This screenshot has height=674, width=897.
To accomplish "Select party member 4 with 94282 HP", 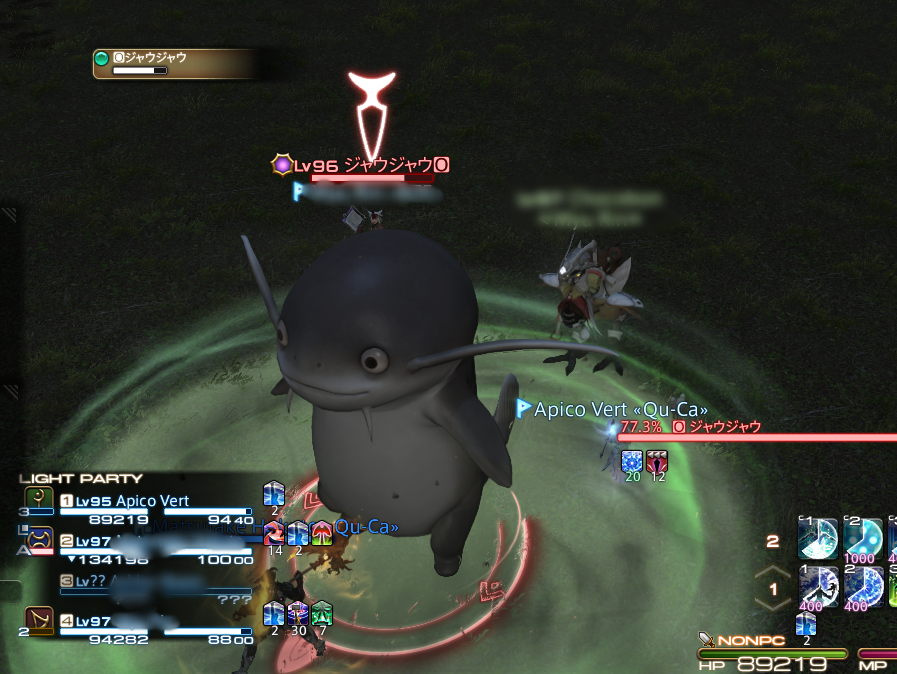I will [150, 622].
